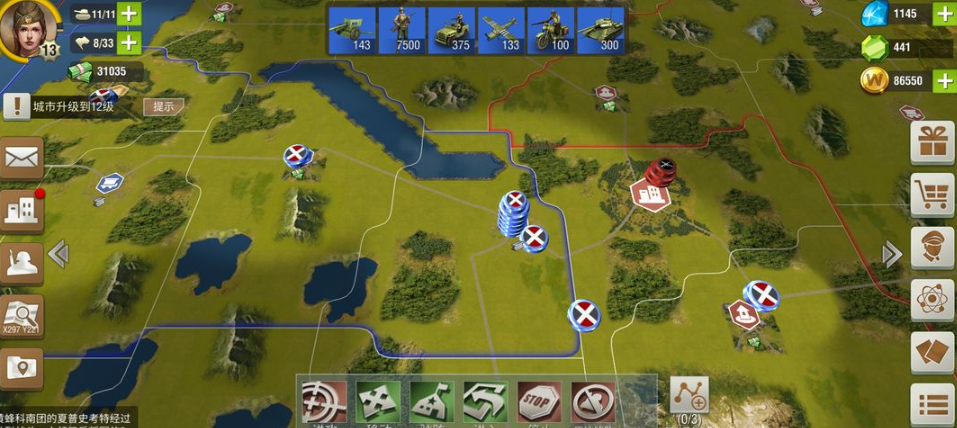Add a route waypoint path

(689, 396)
